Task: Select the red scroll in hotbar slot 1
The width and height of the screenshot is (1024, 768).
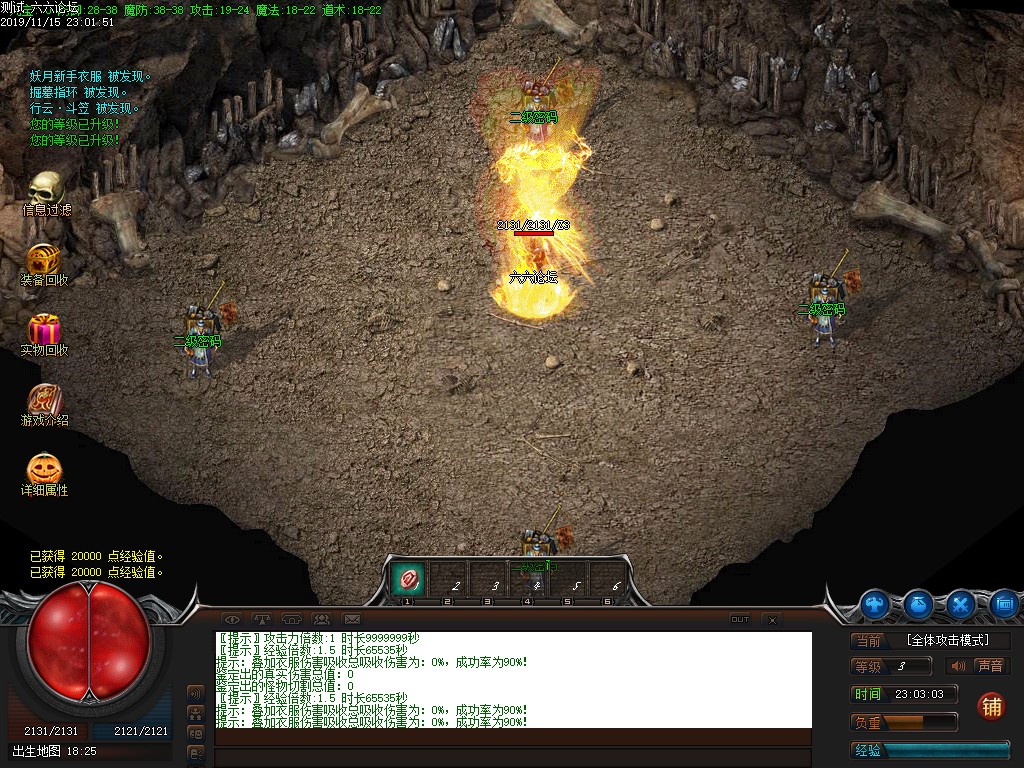Action: click(408, 578)
